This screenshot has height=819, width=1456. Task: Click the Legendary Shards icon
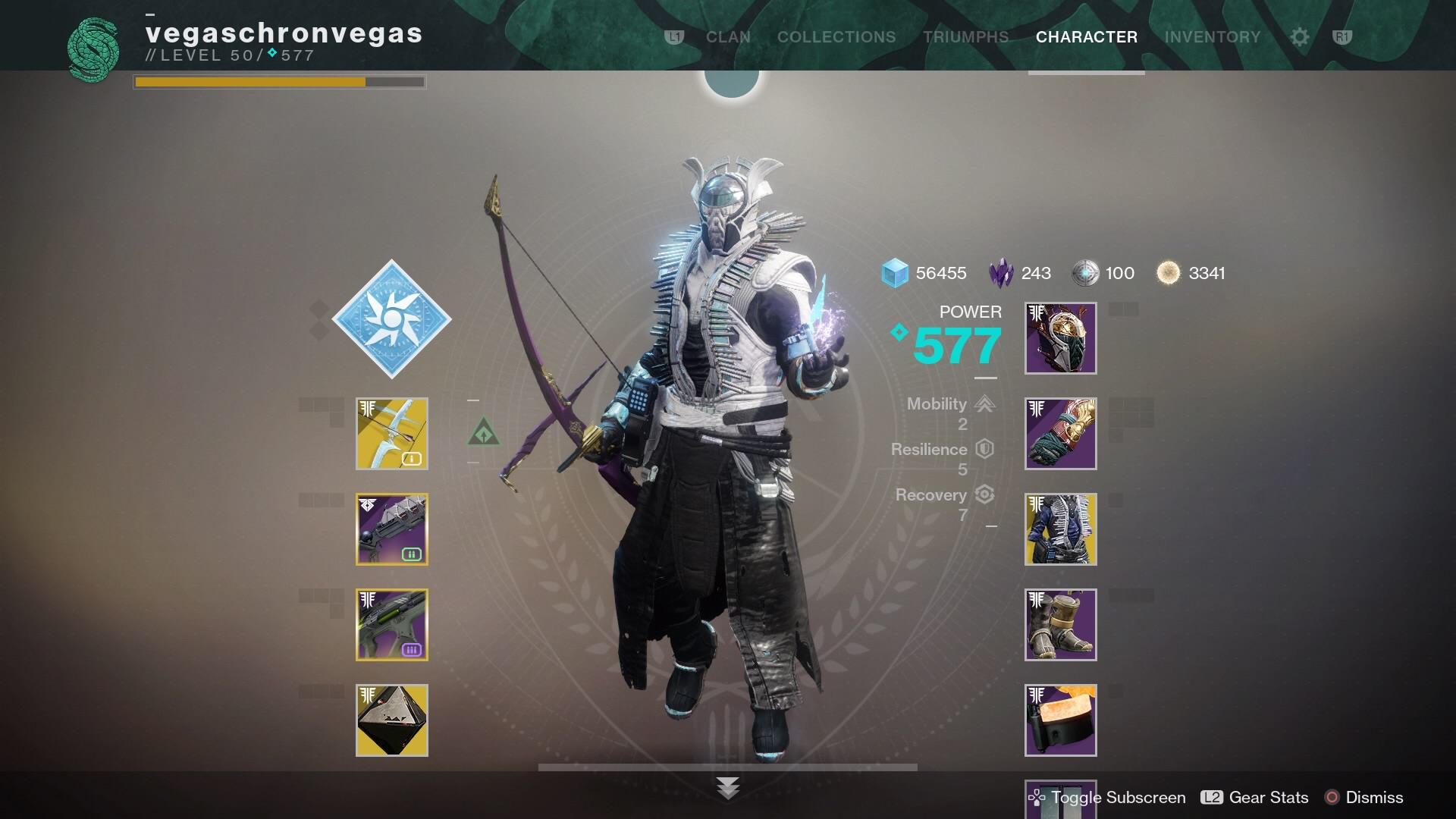[x=999, y=274]
